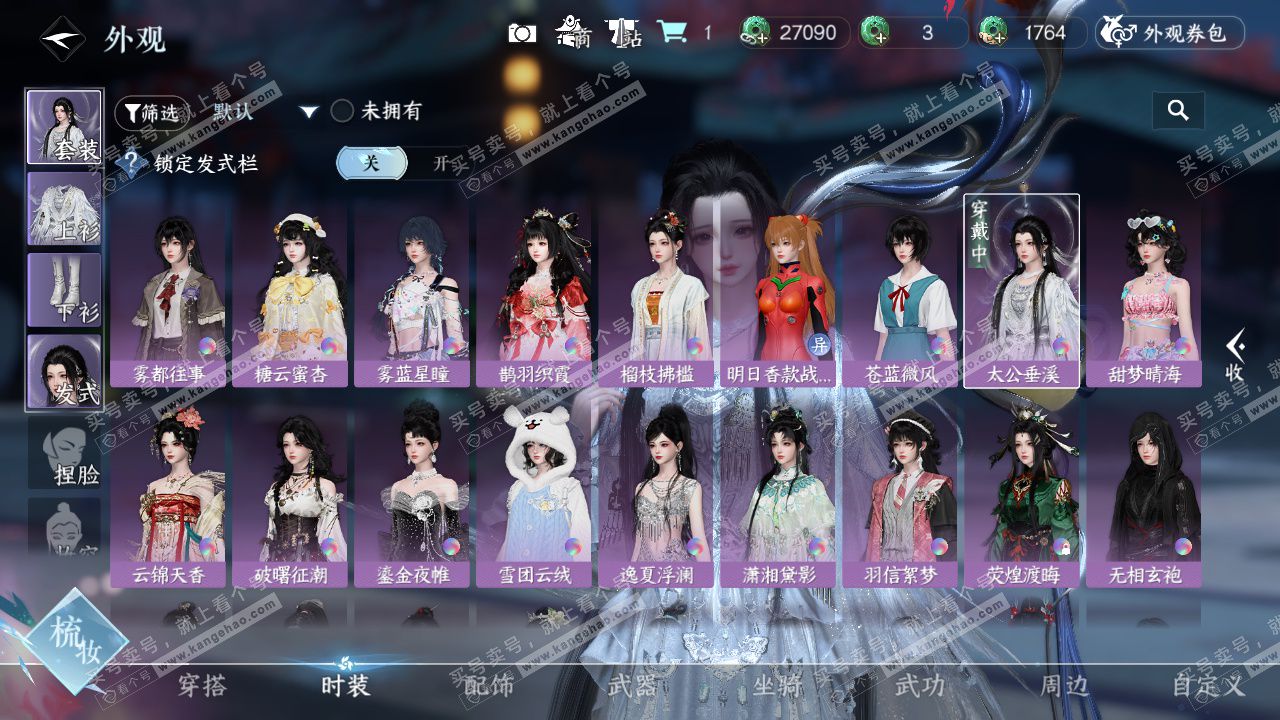The image size is (1280, 720).
Task: Open the 捏脸 face customization
Action: 64,453
